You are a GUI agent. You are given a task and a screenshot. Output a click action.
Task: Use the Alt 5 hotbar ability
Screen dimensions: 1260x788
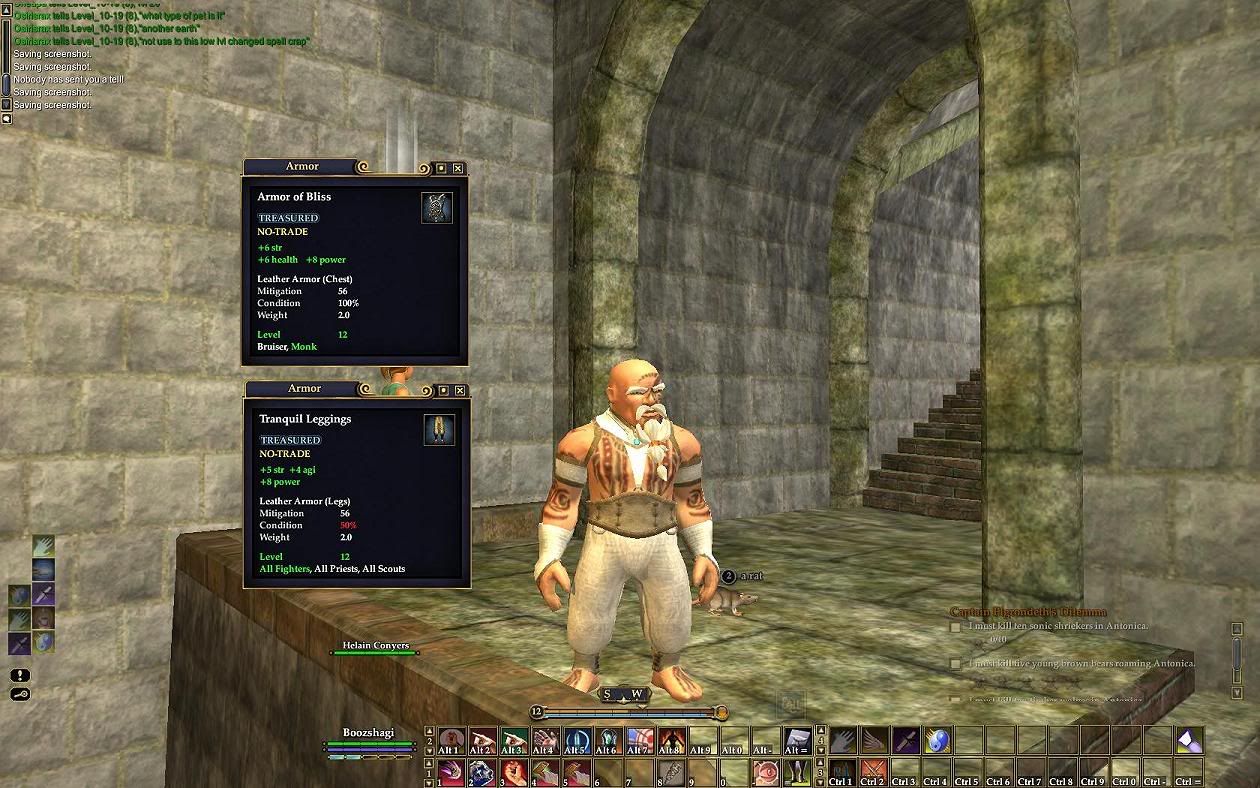pyautogui.click(x=576, y=740)
